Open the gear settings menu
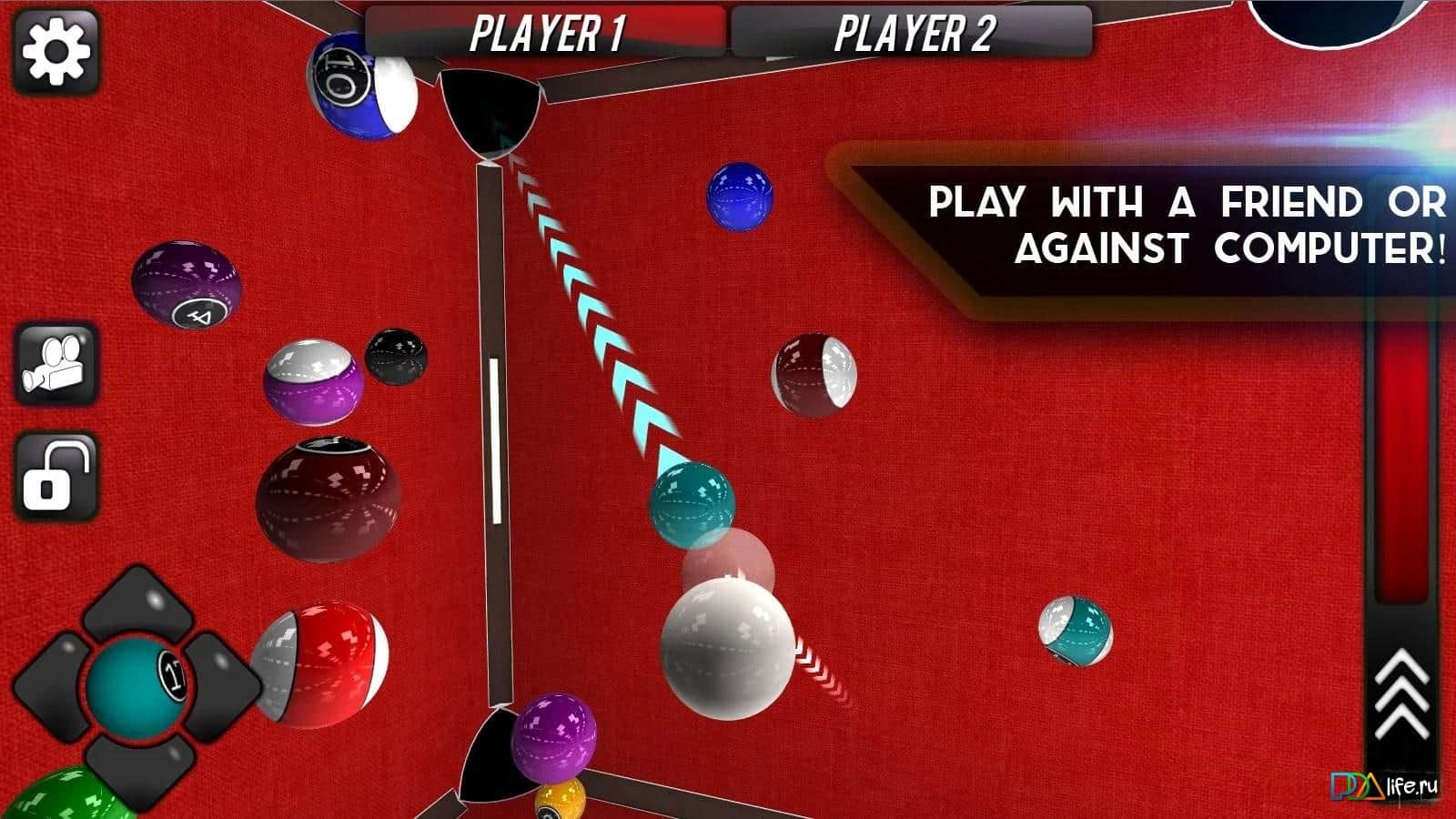1456x819 pixels. point(56,50)
